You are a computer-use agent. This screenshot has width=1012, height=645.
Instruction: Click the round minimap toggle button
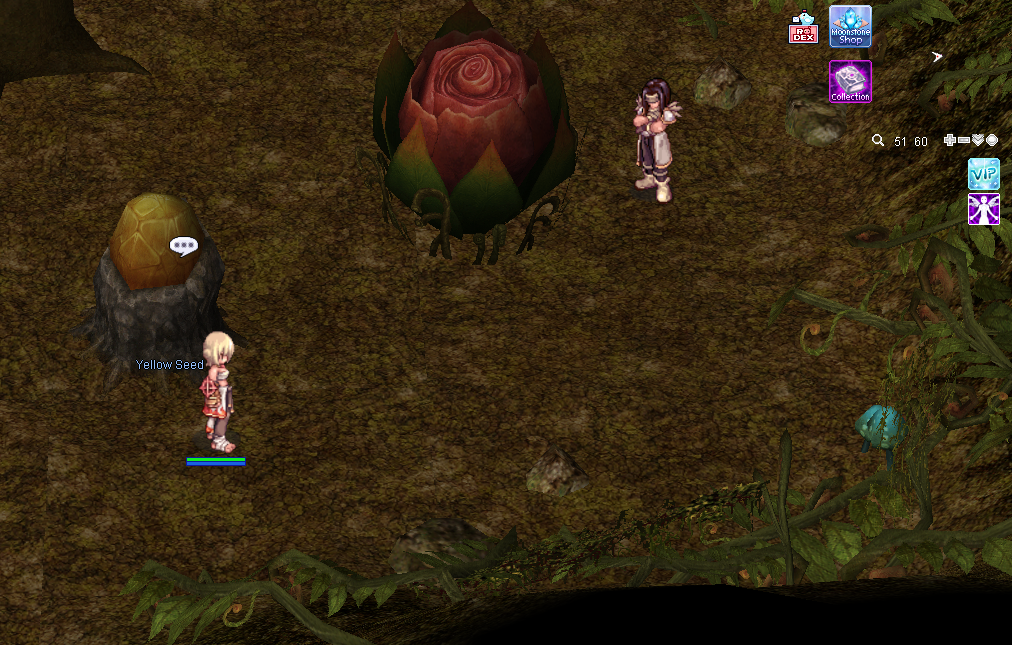point(992,141)
